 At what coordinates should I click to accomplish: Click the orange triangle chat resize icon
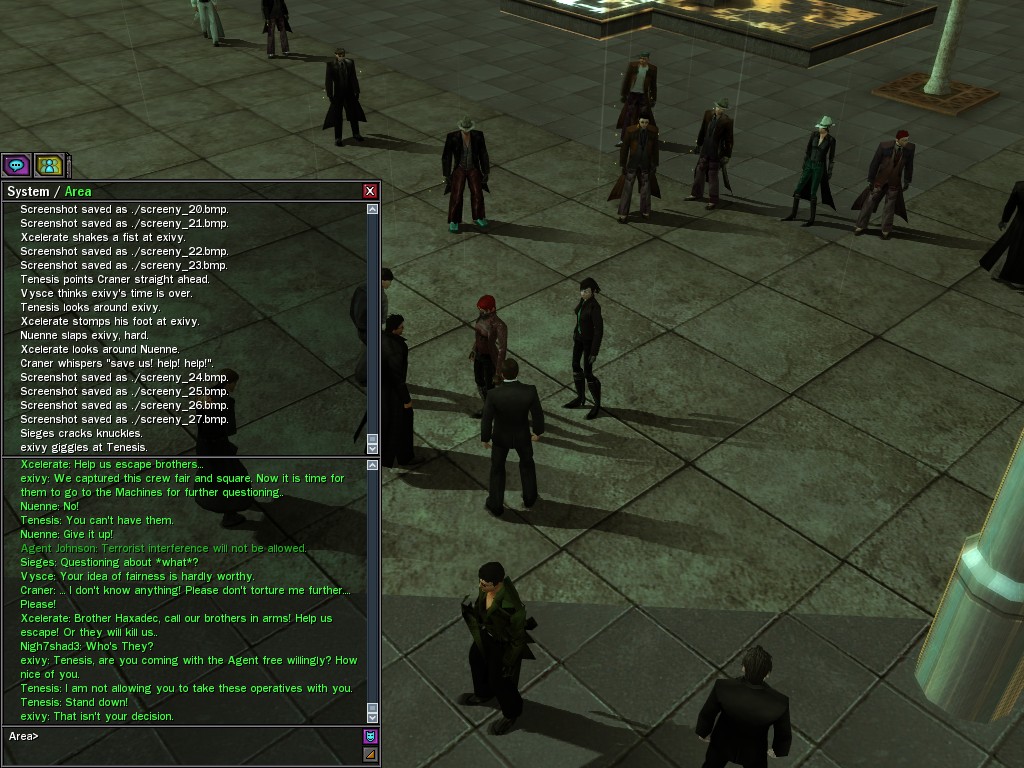370,754
